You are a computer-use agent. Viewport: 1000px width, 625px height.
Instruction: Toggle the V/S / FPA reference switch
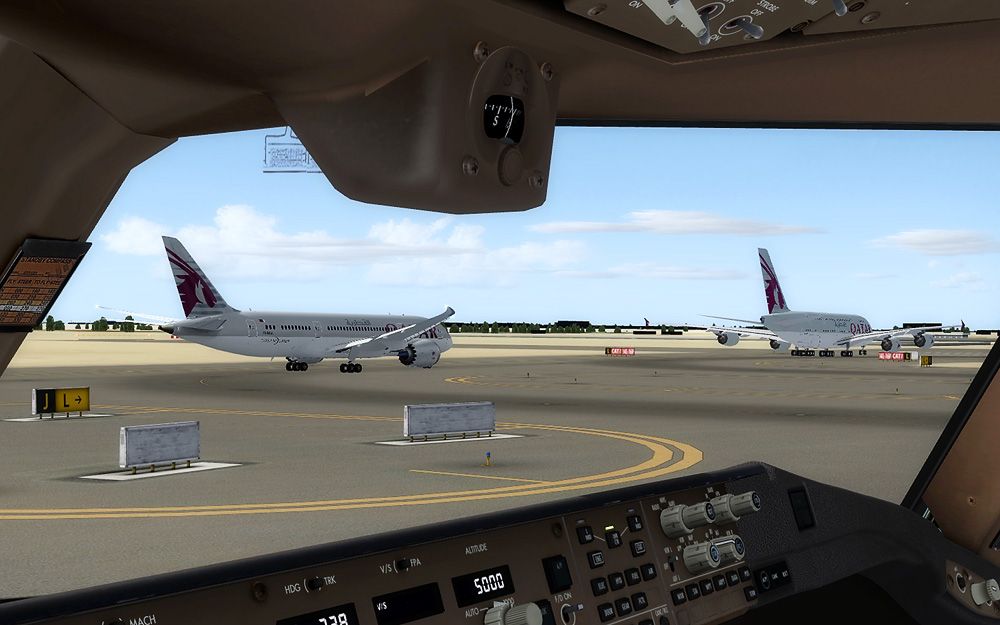click(x=401, y=566)
